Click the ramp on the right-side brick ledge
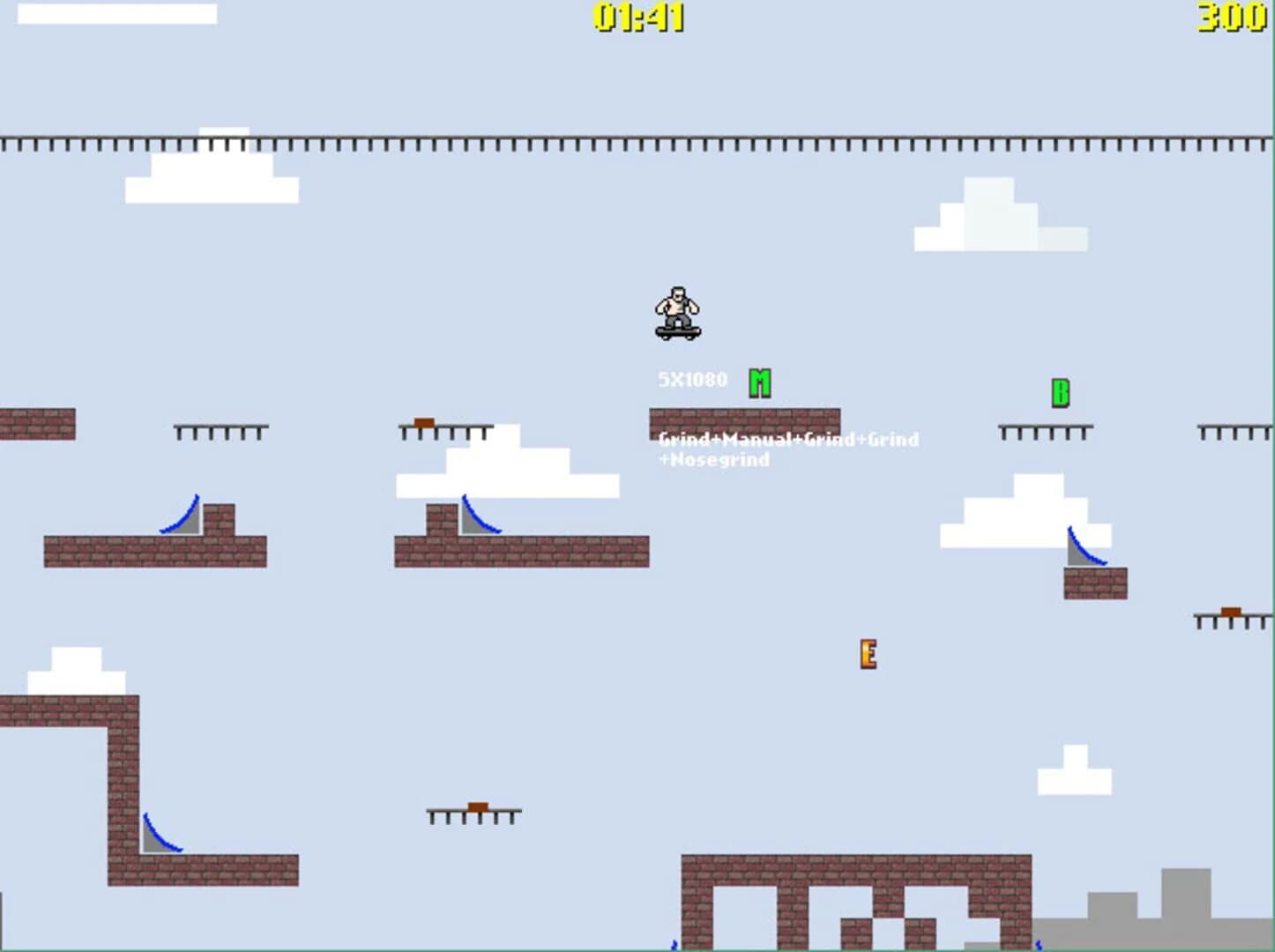Screen dimensions: 1275x952 pyautogui.click(x=1083, y=545)
